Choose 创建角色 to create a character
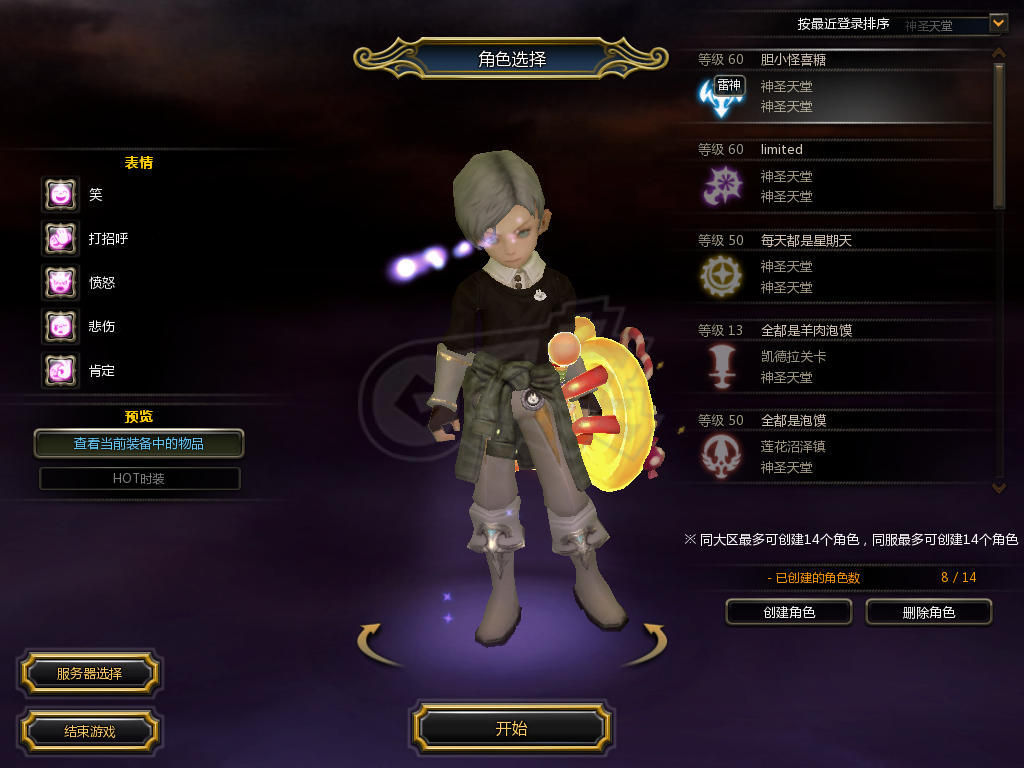 [789, 612]
